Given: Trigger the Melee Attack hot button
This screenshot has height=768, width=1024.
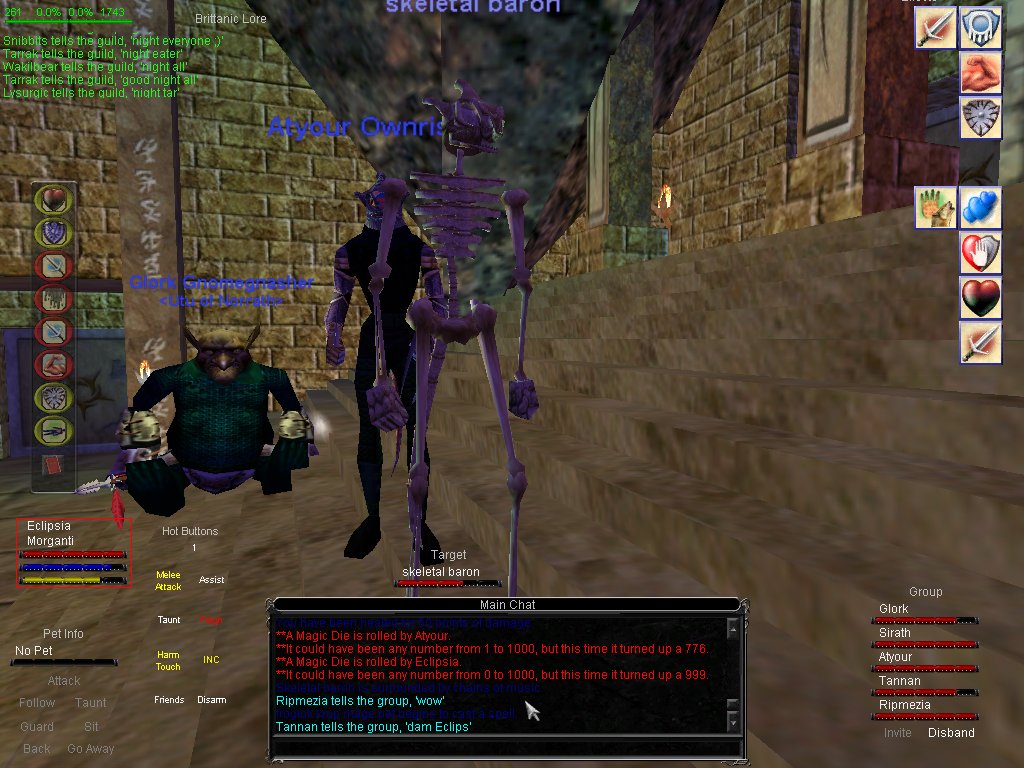Looking at the screenshot, I should click(168, 581).
